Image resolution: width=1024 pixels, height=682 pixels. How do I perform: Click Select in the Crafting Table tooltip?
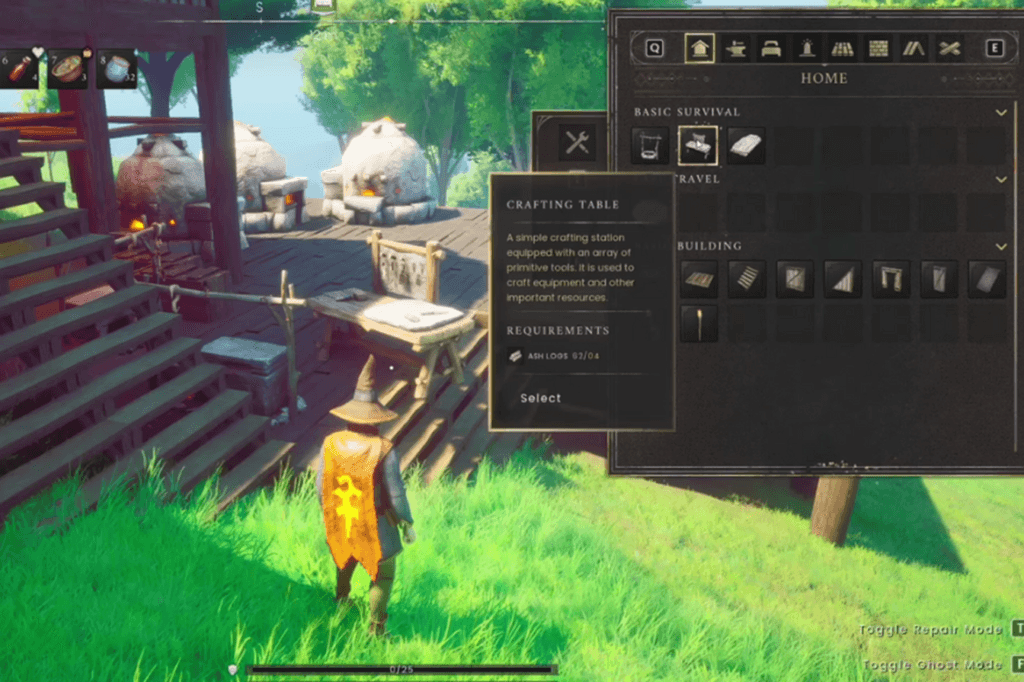(540, 398)
